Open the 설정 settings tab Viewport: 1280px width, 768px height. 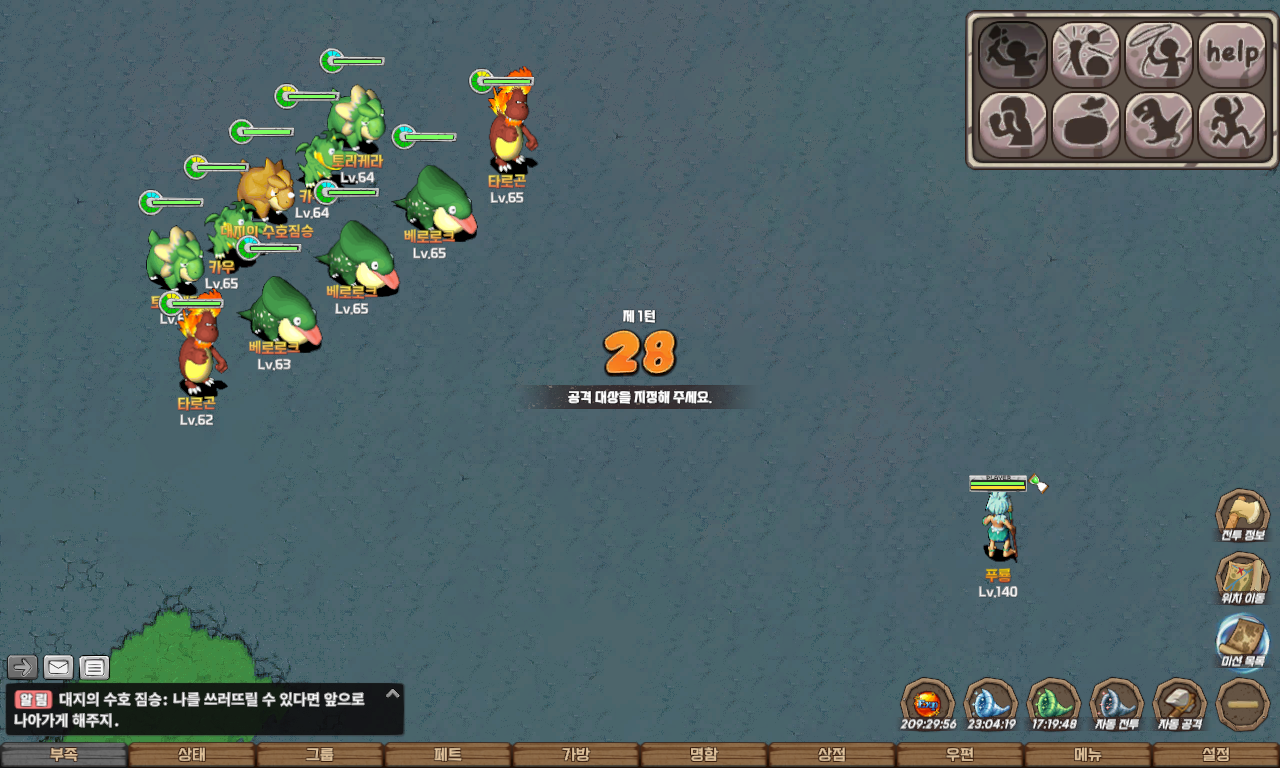click(1216, 755)
